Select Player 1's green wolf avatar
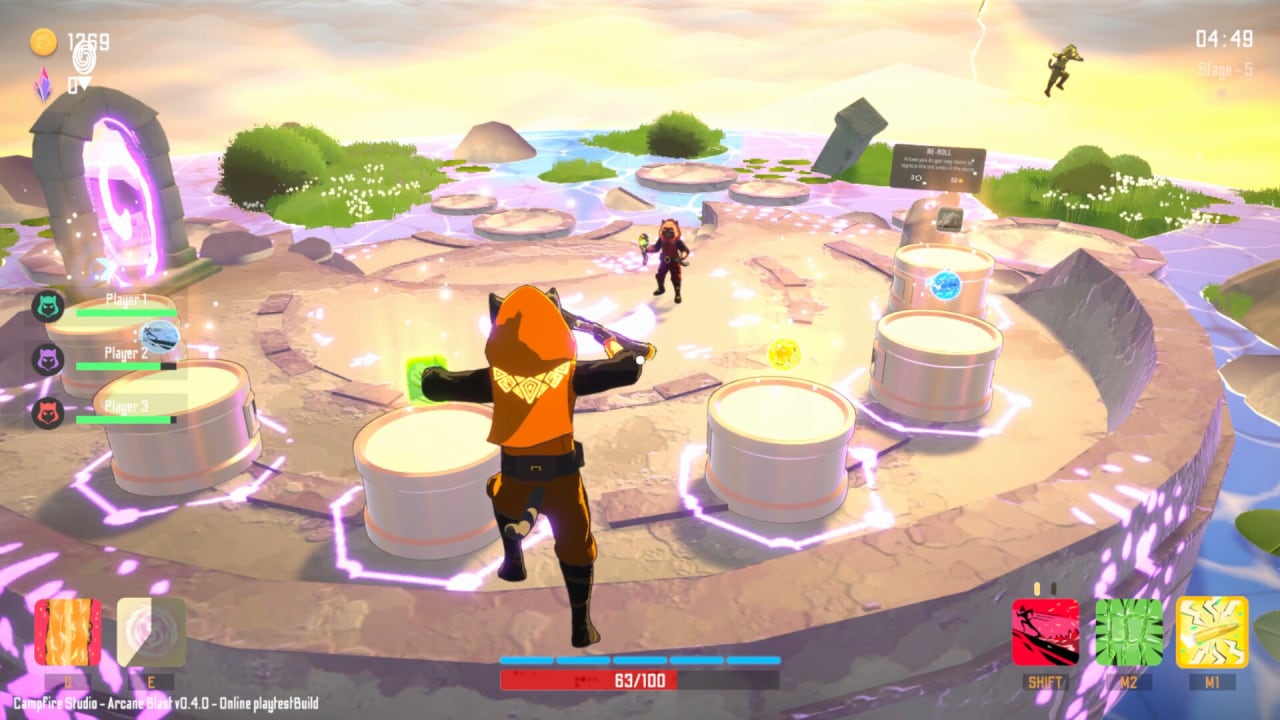Viewport: 1280px width, 720px height. coord(48,306)
